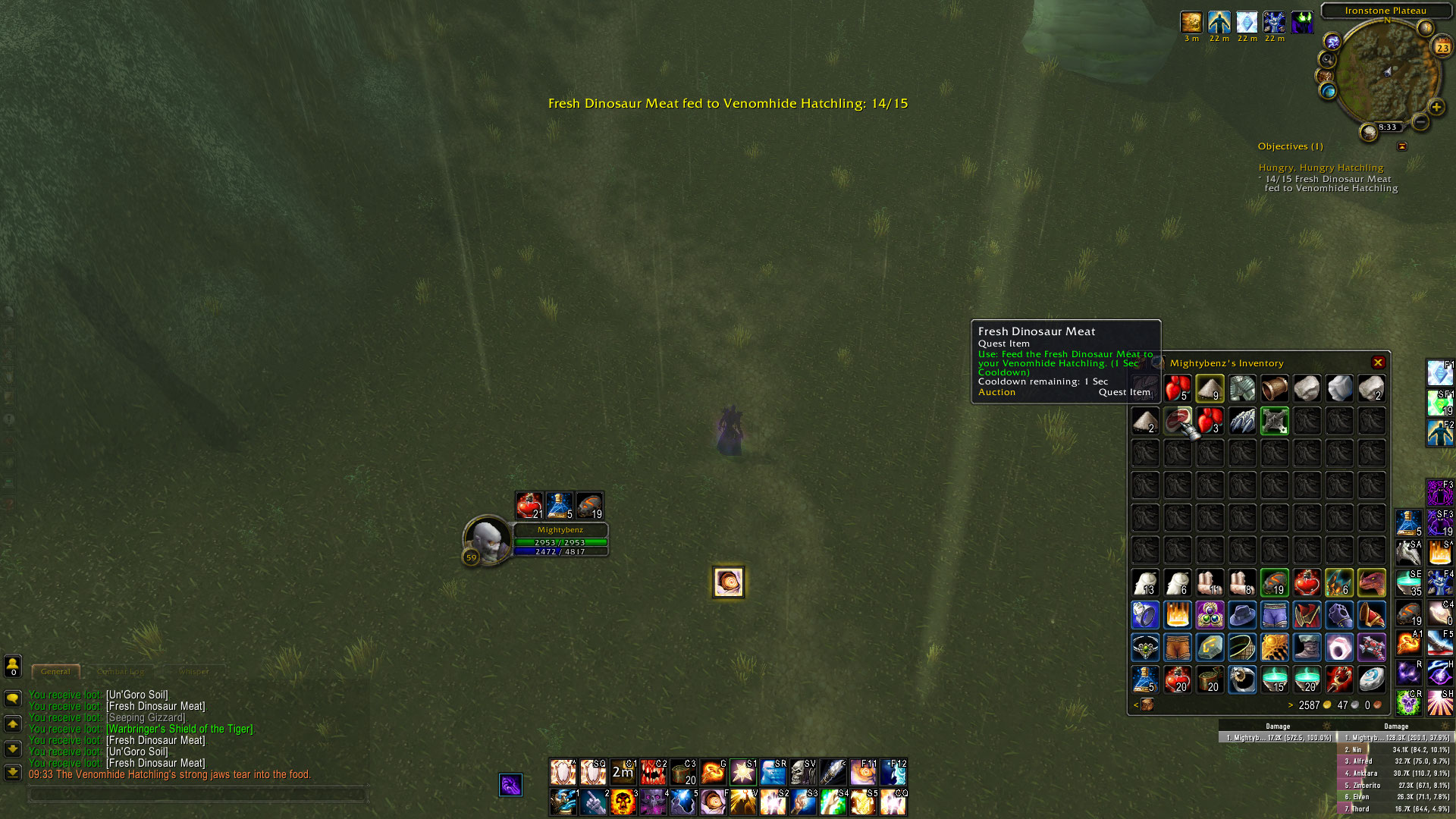Viewport: 1456px width, 819px height.
Task: Collapse the Objectives tracker with its red minimize button
Action: [1402, 146]
